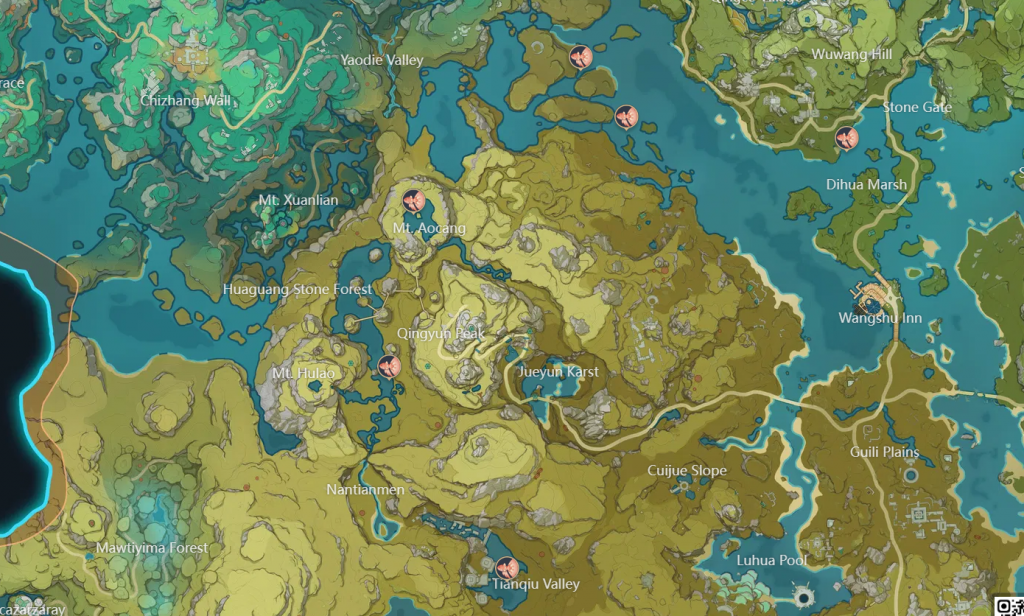1024x616 pixels.
Task: Choose the marker between Stone Gate and Dihua Marsh
Action: 846,138
